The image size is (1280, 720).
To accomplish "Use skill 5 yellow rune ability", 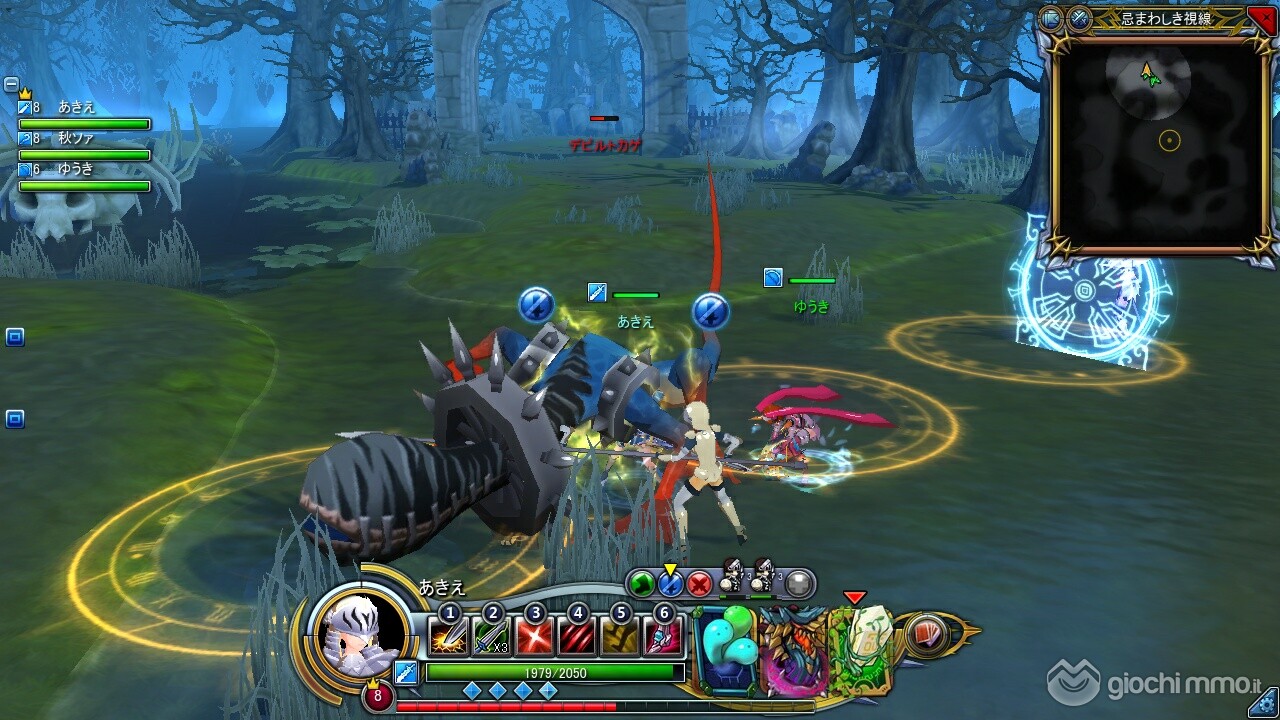I will tap(620, 636).
